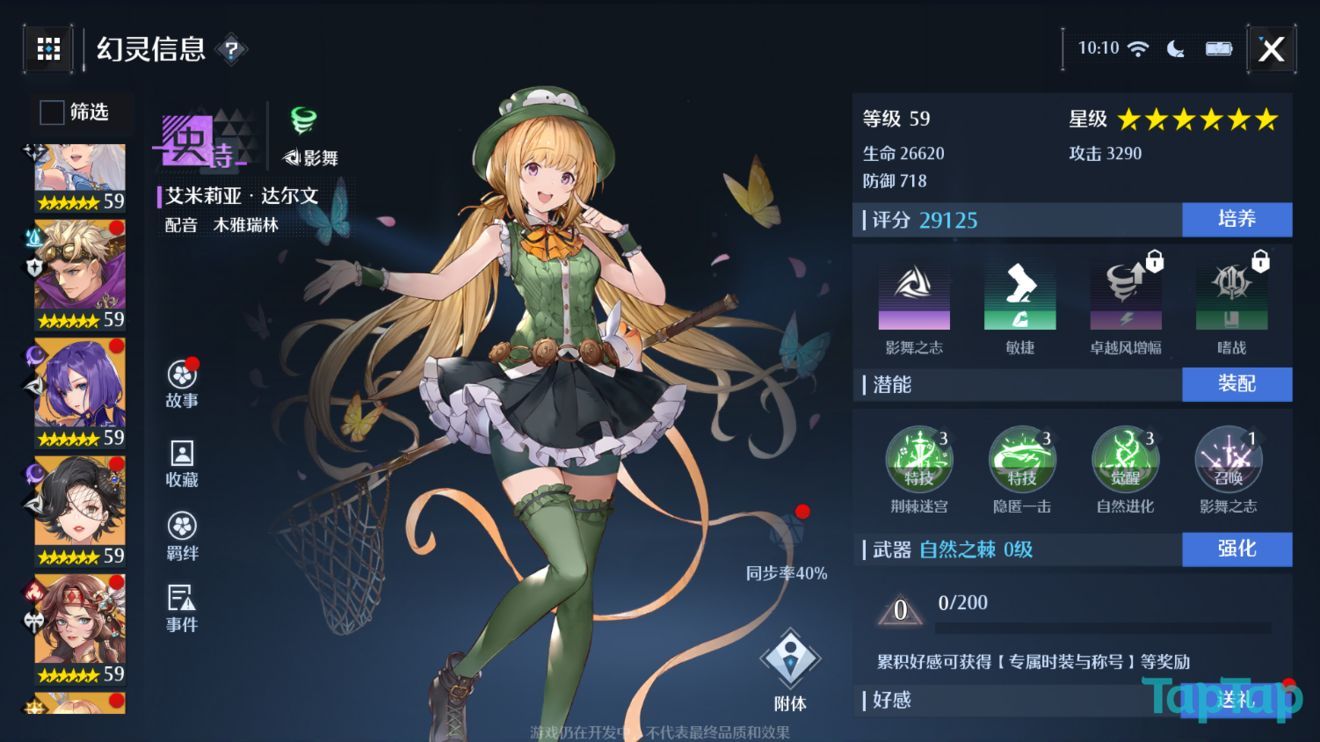Enable the 筛选 filter checkbox
The width and height of the screenshot is (1320, 742).
click(x=51, y=113)
